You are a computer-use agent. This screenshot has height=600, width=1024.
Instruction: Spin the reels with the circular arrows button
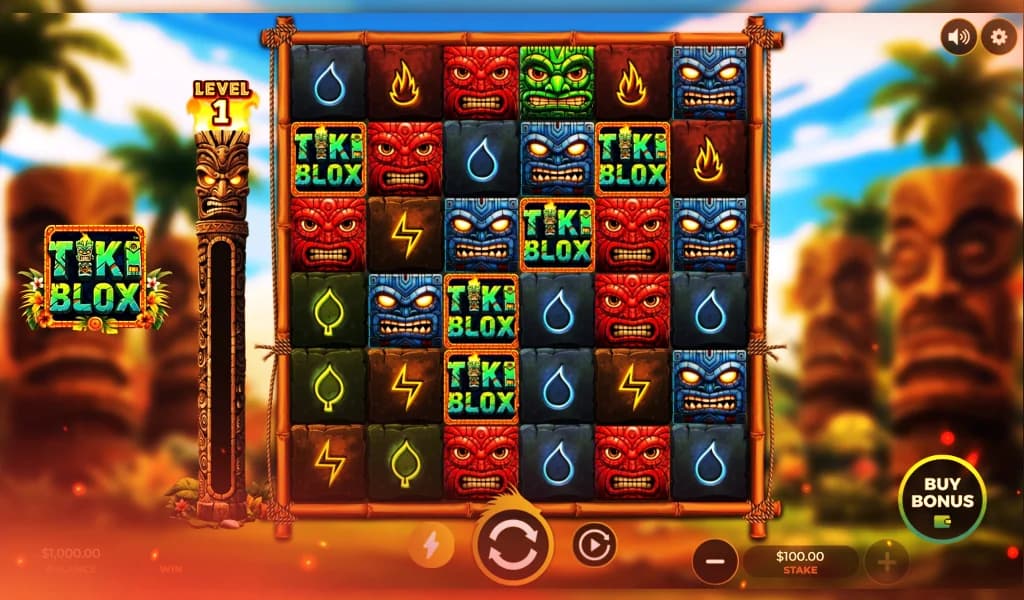[512, 545]
